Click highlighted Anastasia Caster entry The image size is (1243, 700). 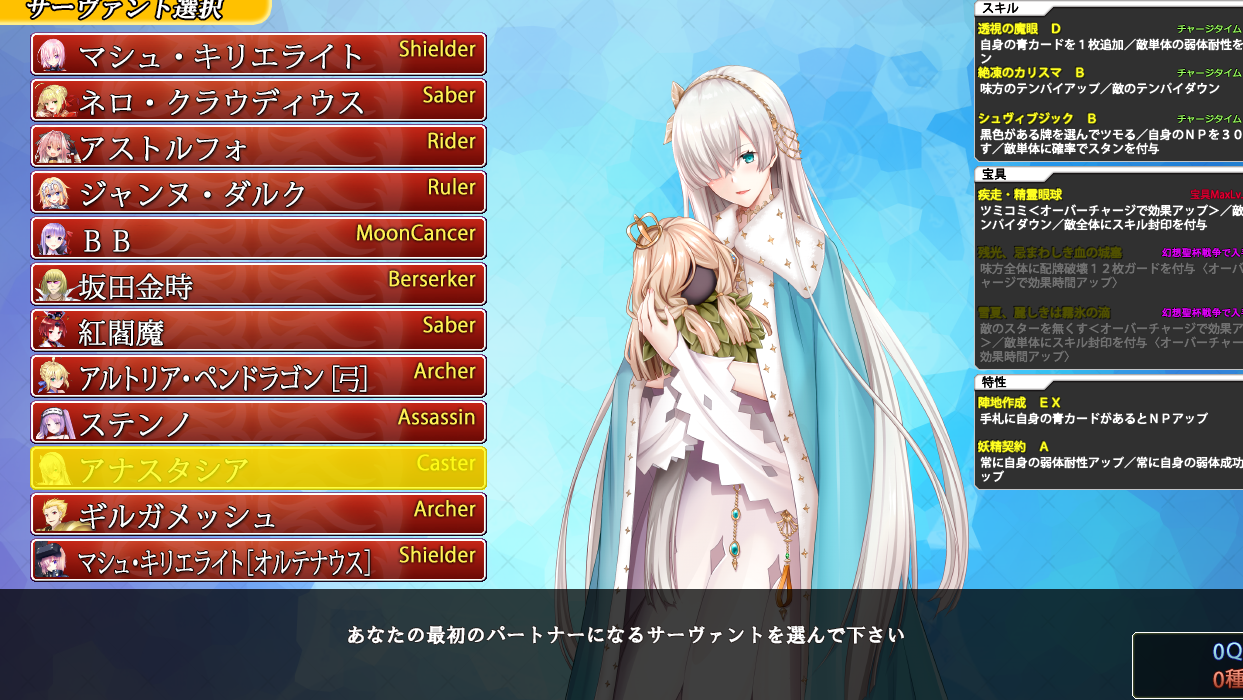tap(258, 468)
